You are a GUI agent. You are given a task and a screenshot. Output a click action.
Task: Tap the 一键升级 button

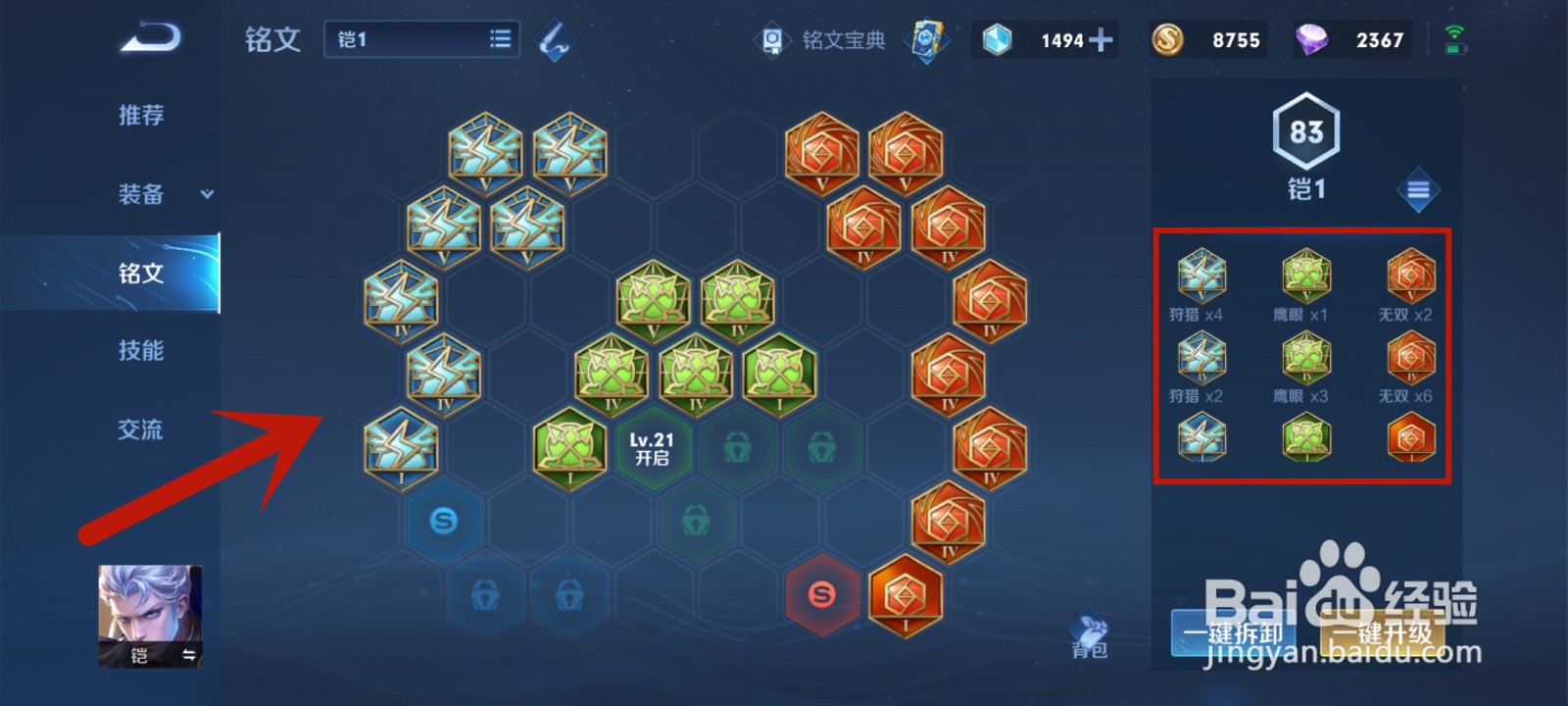[1383, 632]
